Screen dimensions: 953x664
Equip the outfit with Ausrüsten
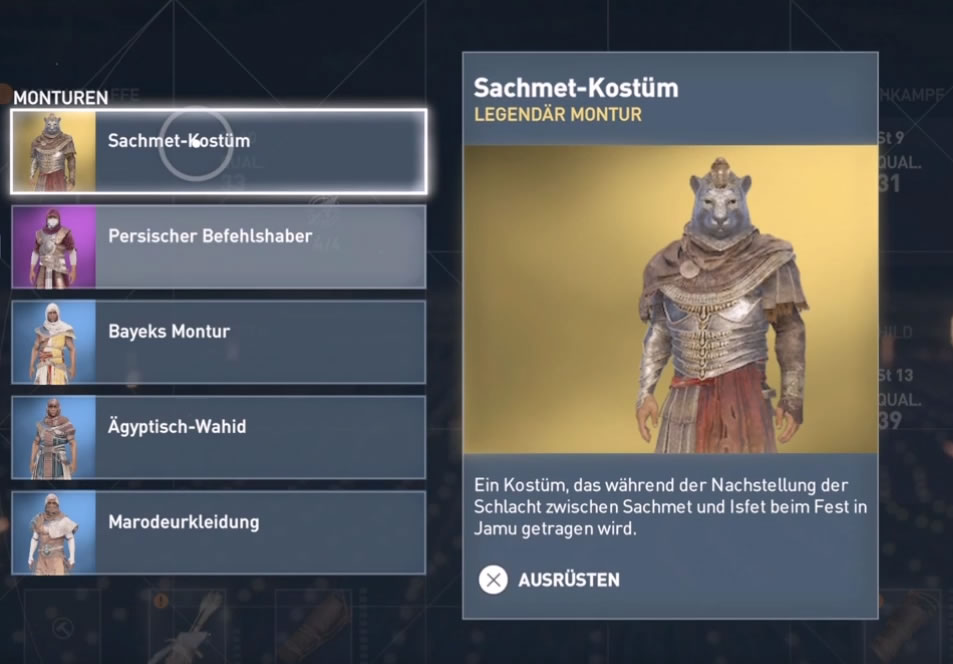pos(550,580)
